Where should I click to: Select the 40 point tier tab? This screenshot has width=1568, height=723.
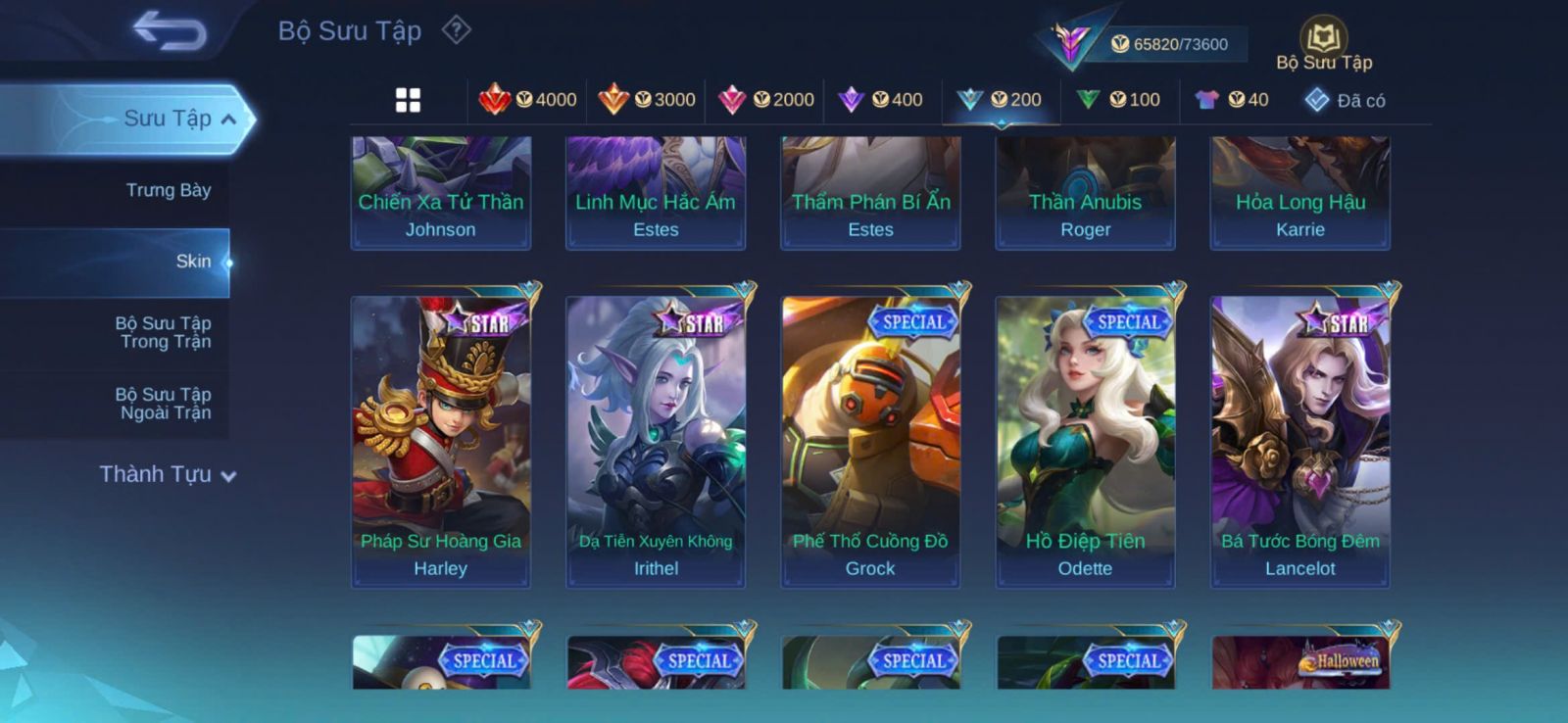pos(1232,100)
